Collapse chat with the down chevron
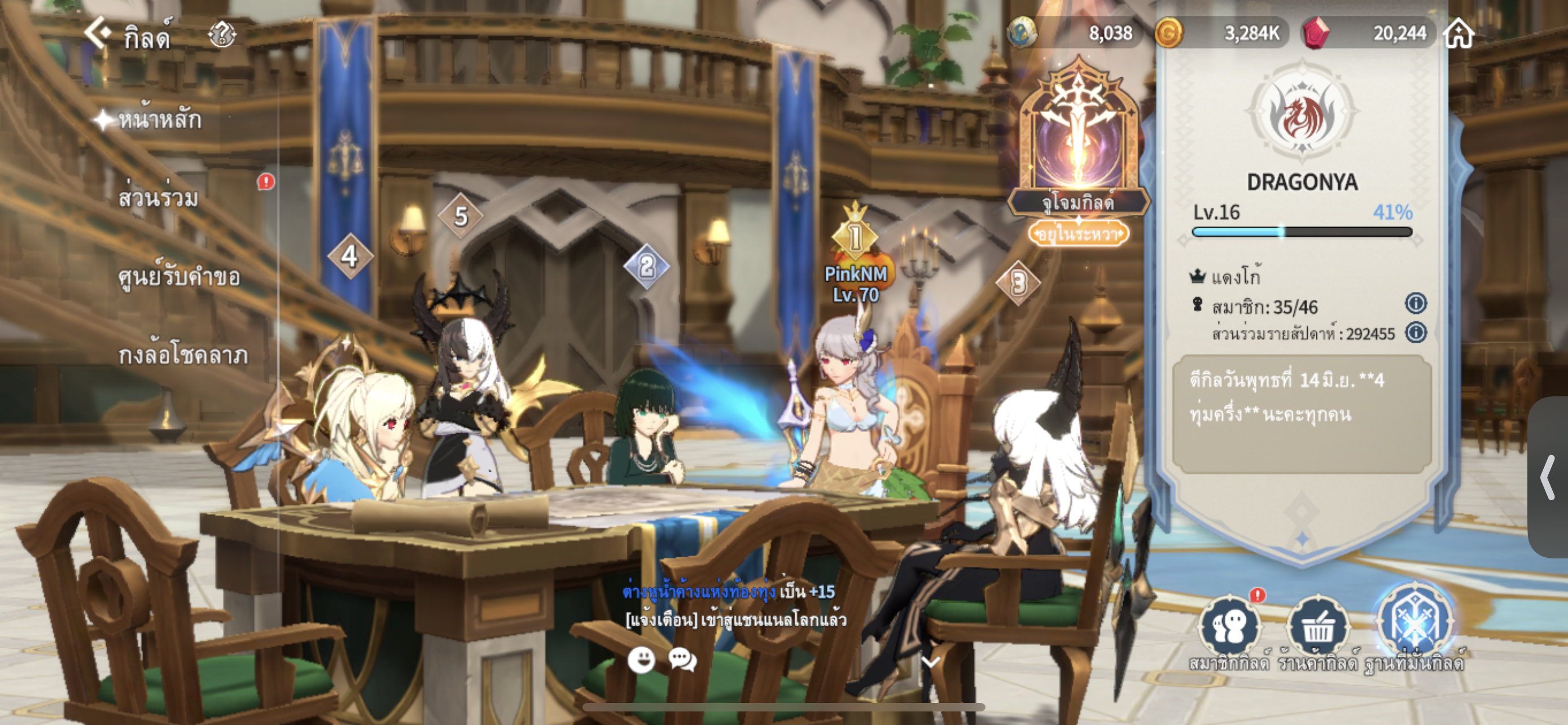This screenshot has height=725, width=1568. (x=931, y=662)
